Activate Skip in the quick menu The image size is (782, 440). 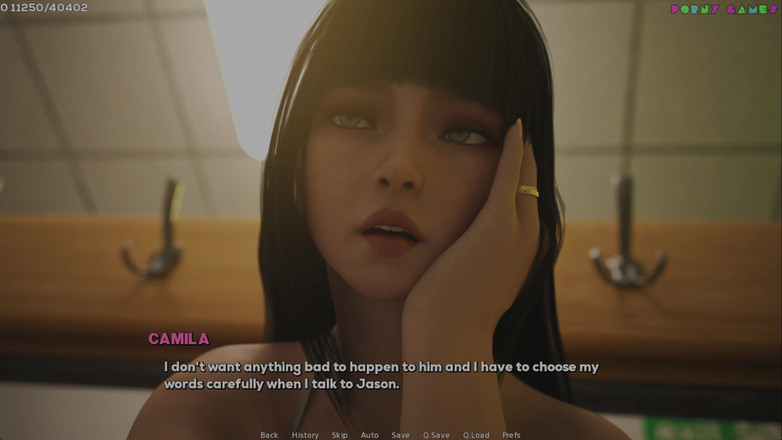[340, 435]
